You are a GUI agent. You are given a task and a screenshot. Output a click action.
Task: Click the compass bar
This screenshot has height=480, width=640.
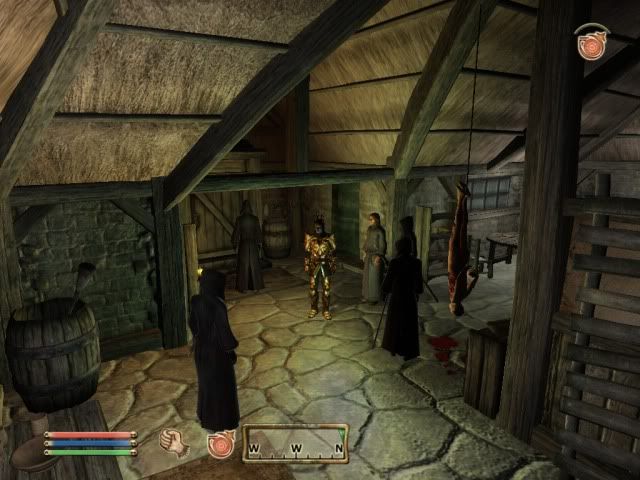[x=296, y=444]
